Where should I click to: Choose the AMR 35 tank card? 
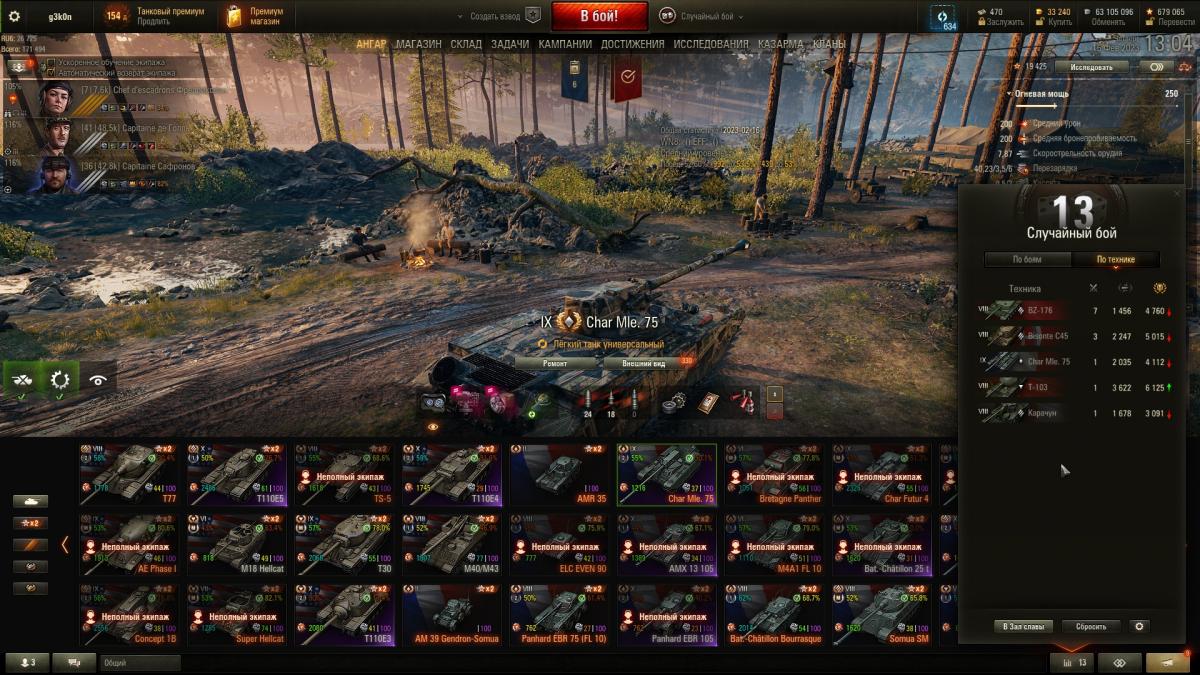point(563,474)
